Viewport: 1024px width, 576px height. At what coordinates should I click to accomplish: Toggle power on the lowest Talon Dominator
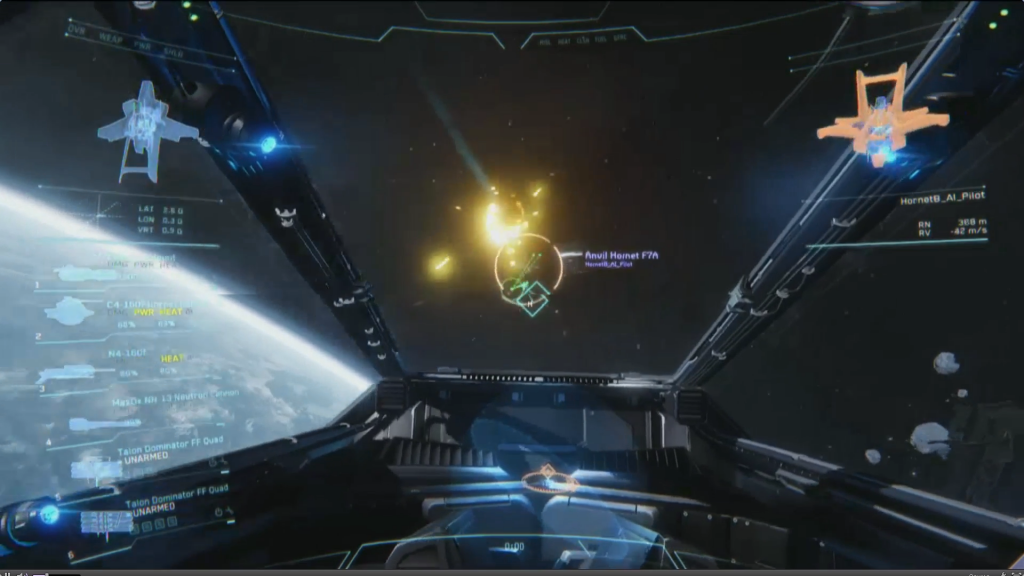(x=219, y=512)
